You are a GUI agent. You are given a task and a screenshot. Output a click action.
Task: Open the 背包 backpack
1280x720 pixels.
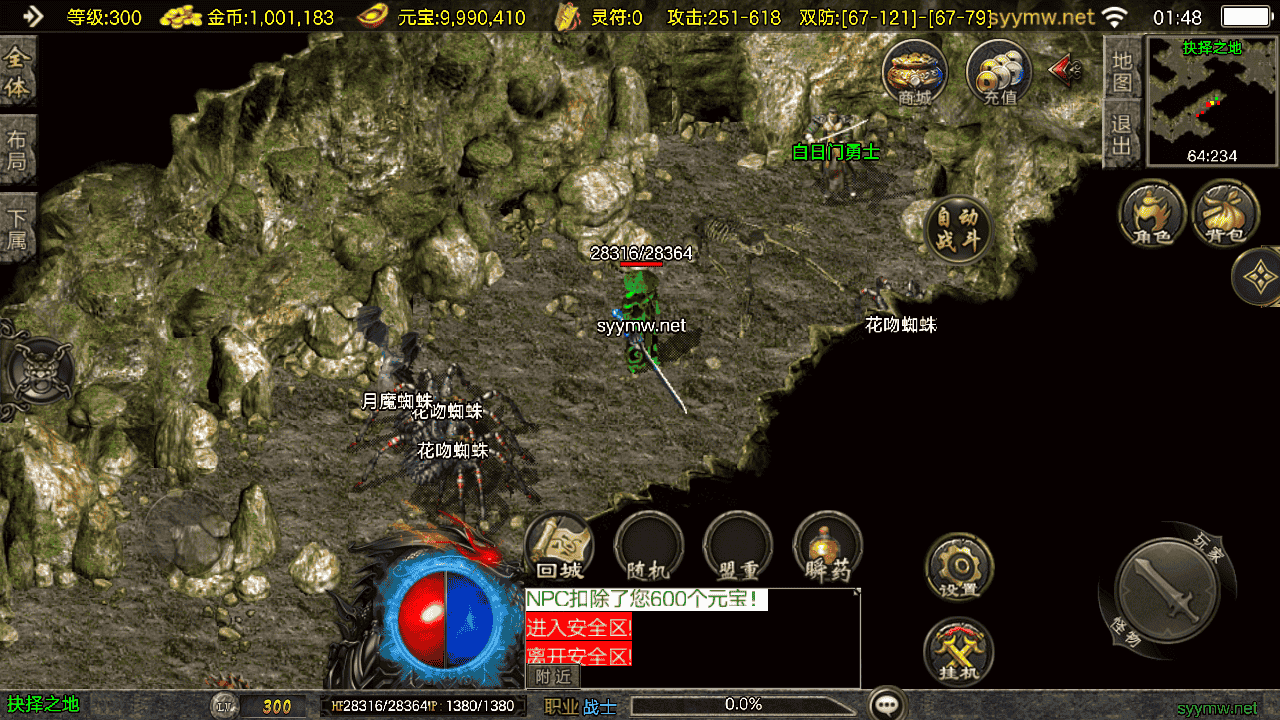[1226, 213]
